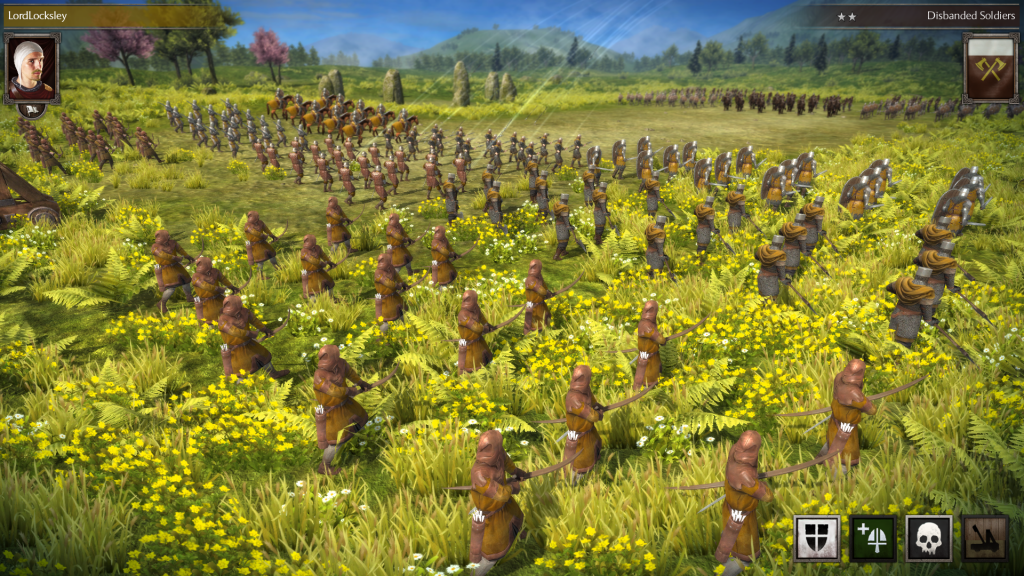The image size is (1024, 576).
Task: Select the green reinforcement helmet icon
Action: (873, 538)
